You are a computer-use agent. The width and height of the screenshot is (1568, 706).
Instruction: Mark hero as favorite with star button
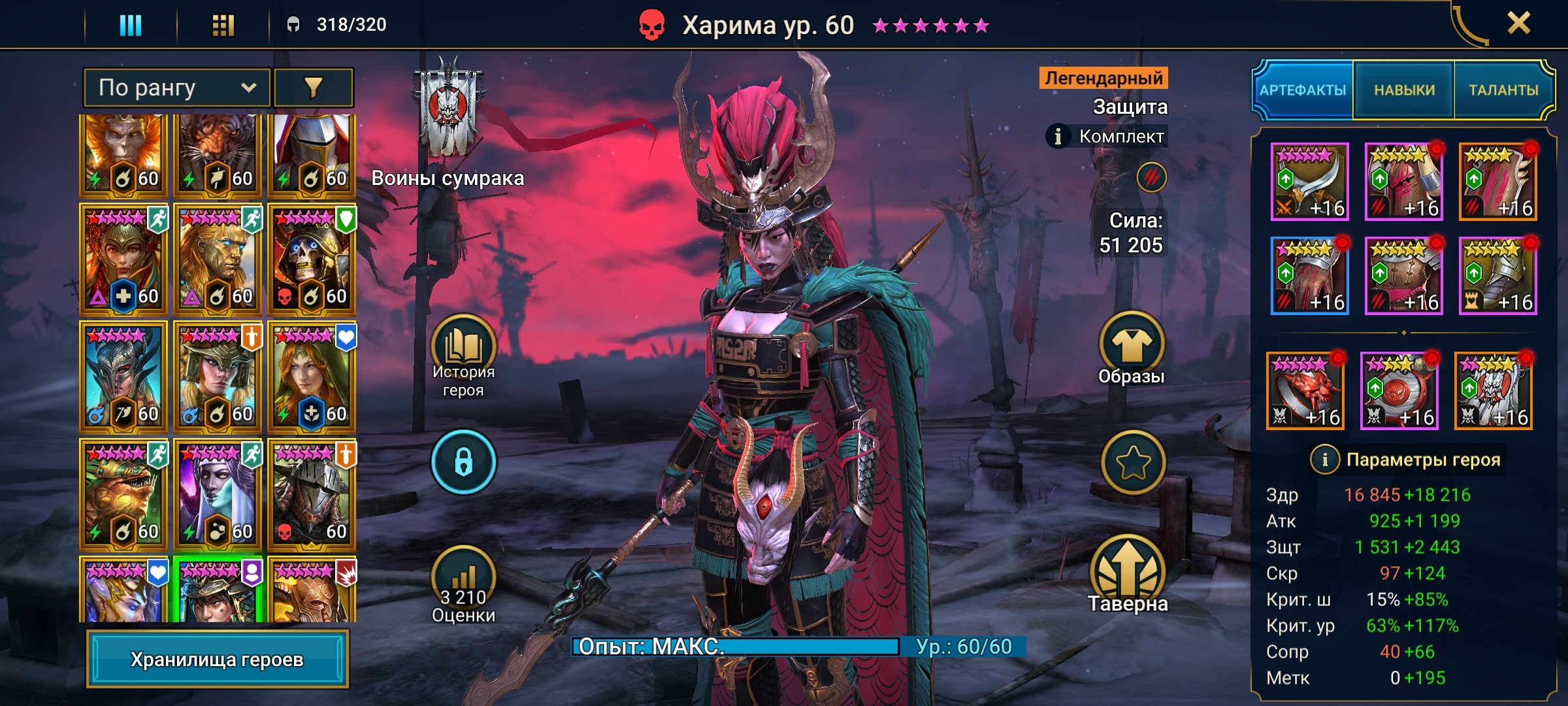[x=1132, y=462]
